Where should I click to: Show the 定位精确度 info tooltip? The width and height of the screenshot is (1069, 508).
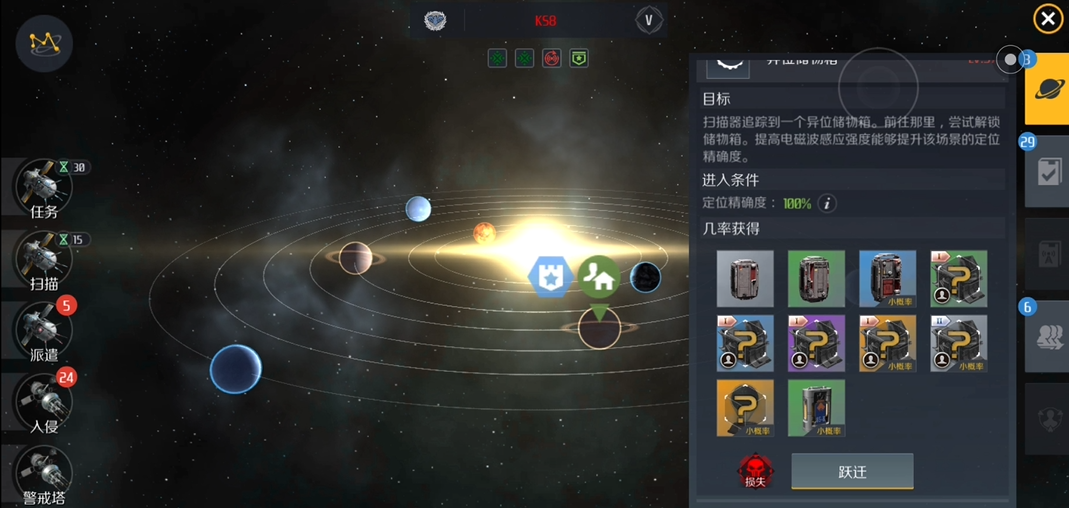pos(827,203)
